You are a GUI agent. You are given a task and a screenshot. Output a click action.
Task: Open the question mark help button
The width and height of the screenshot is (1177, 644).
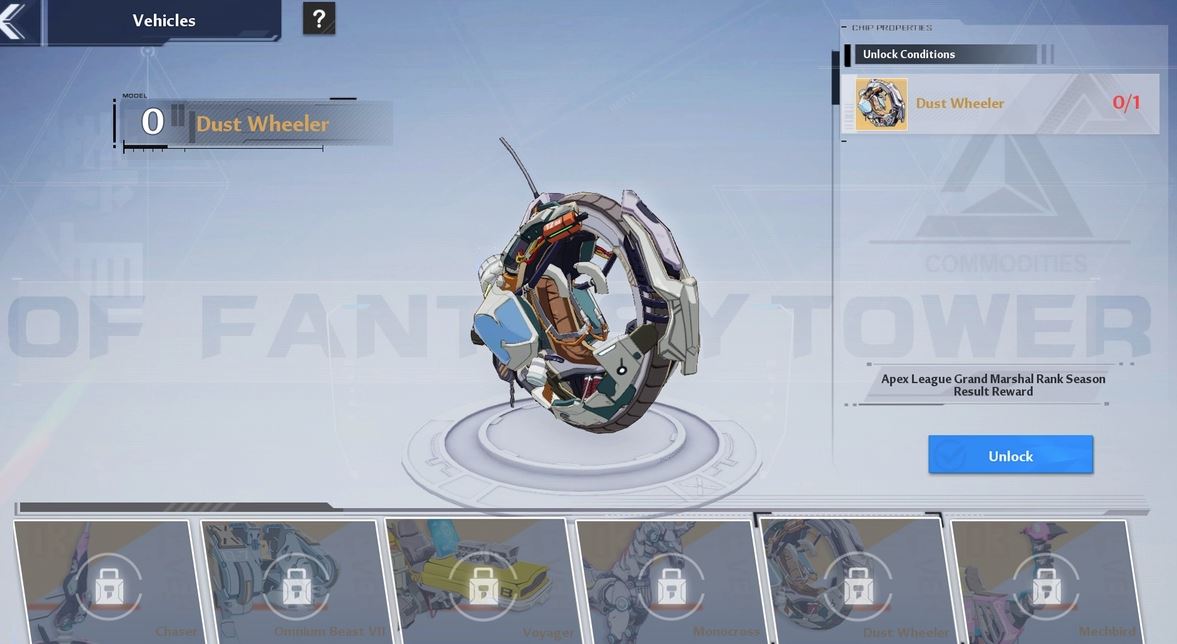319,19
